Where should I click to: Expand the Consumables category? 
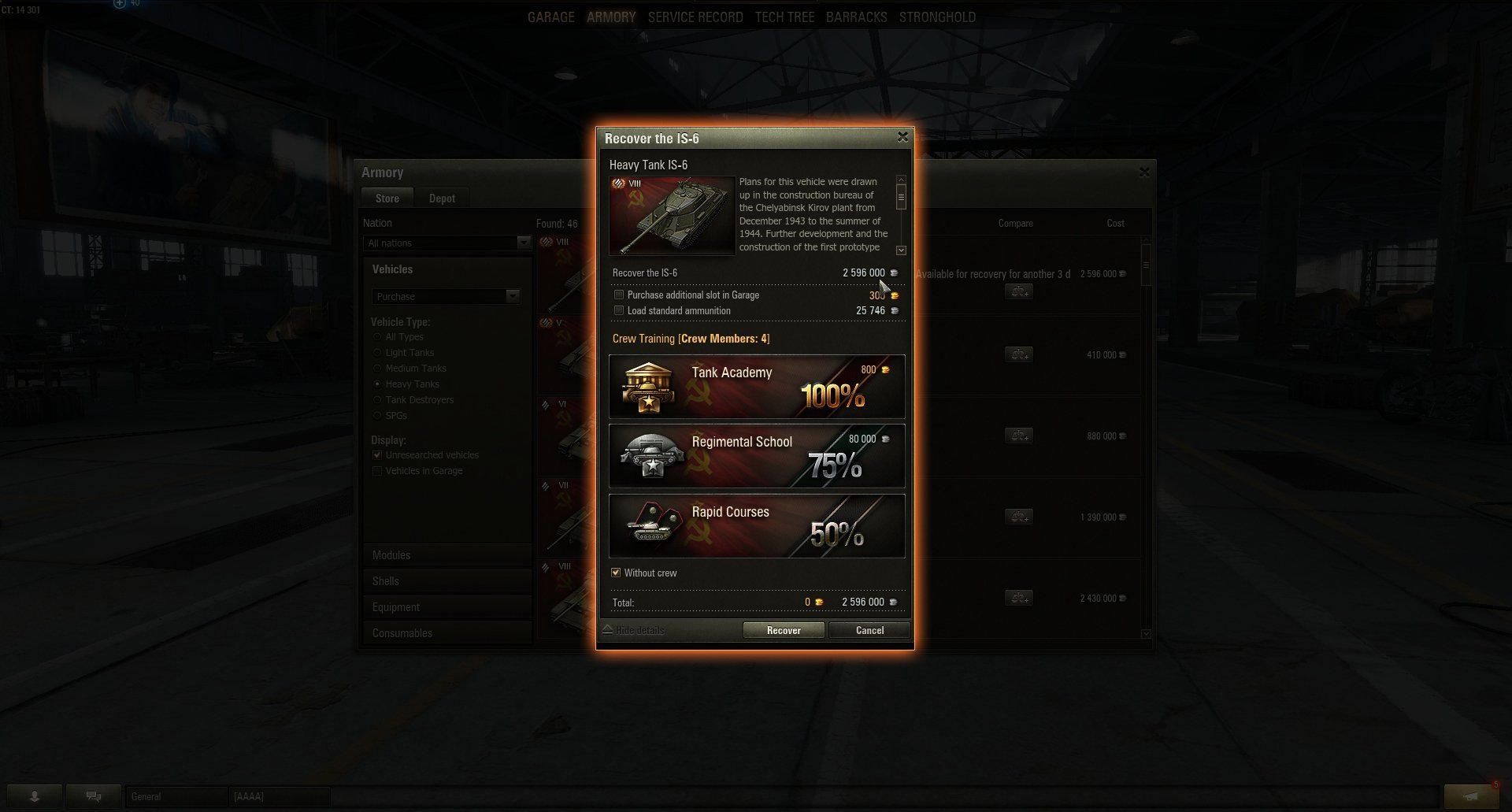[402, 633]
